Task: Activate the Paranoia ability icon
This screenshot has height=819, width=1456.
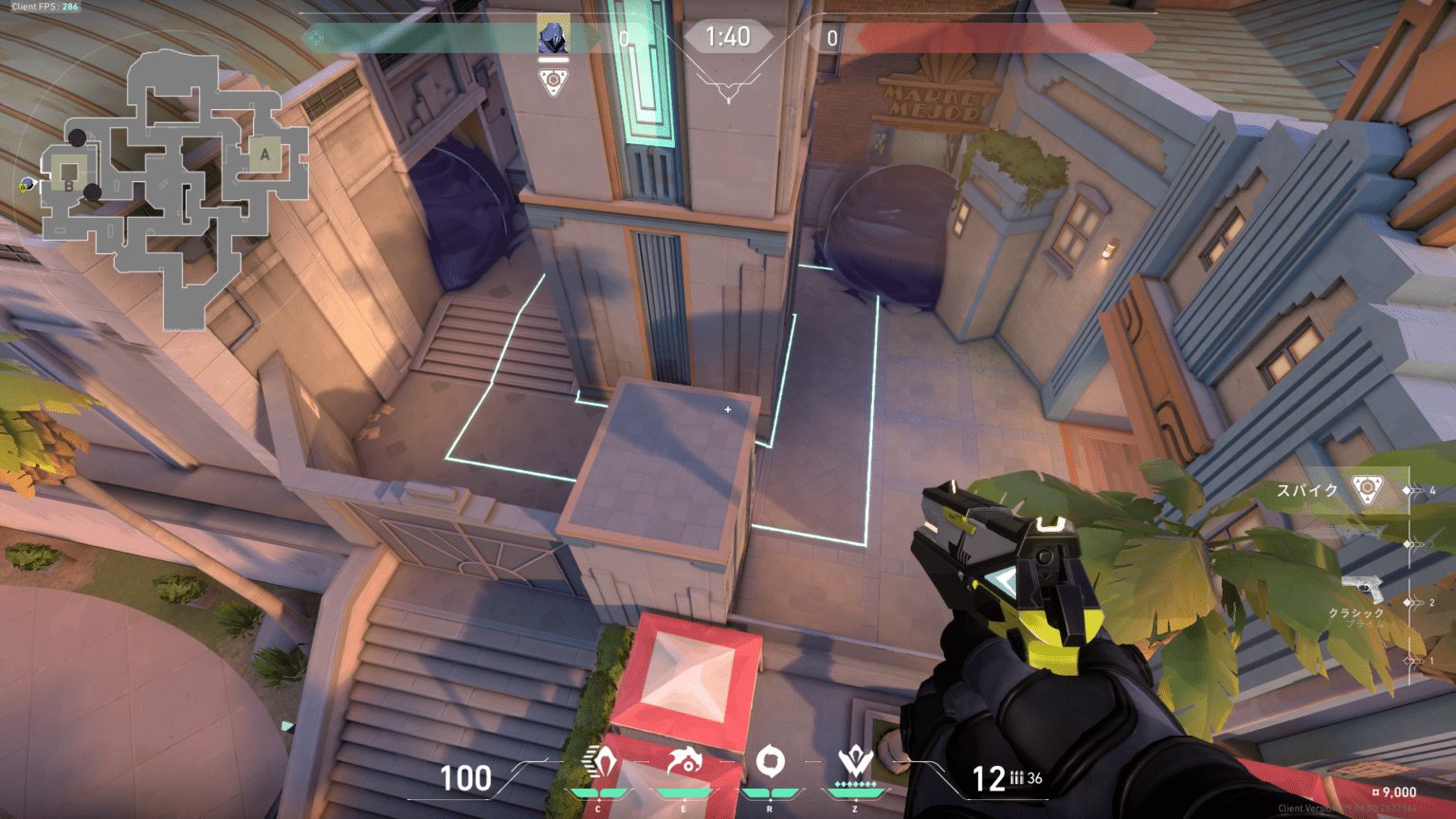Action: pyautogui.click(x=683, y=762)
